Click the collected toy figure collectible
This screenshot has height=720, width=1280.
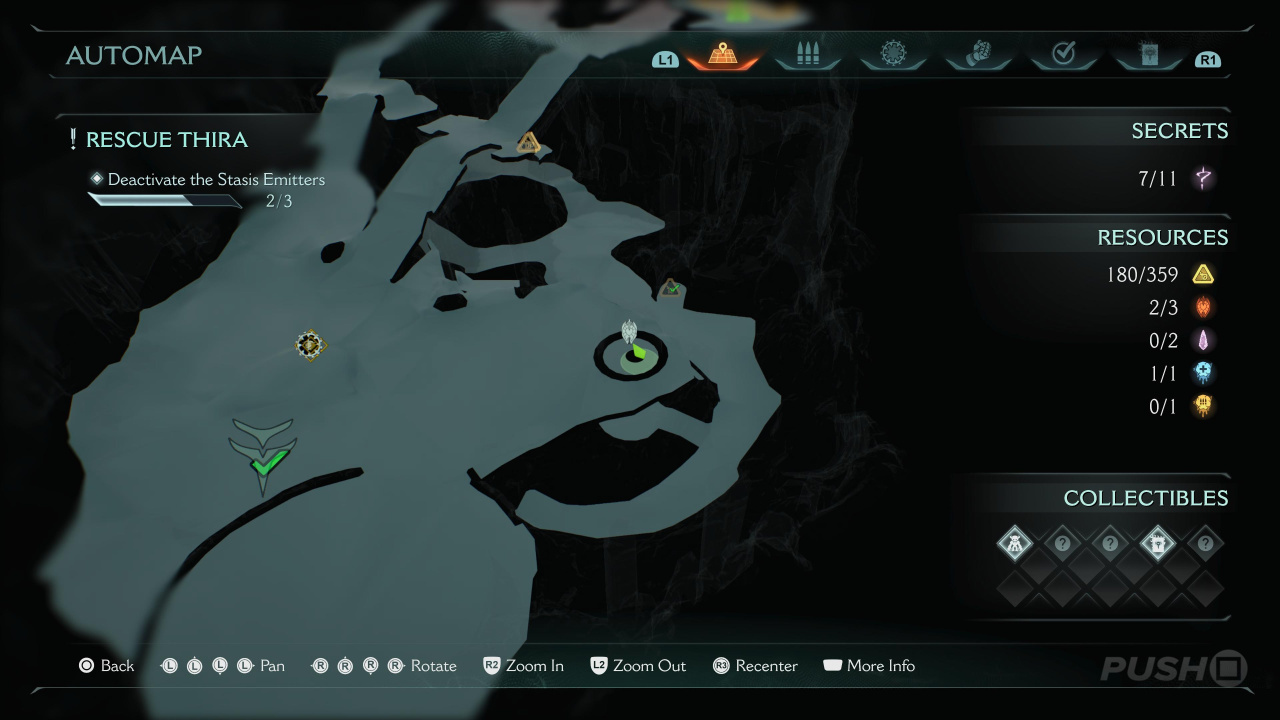[1015, 544]
